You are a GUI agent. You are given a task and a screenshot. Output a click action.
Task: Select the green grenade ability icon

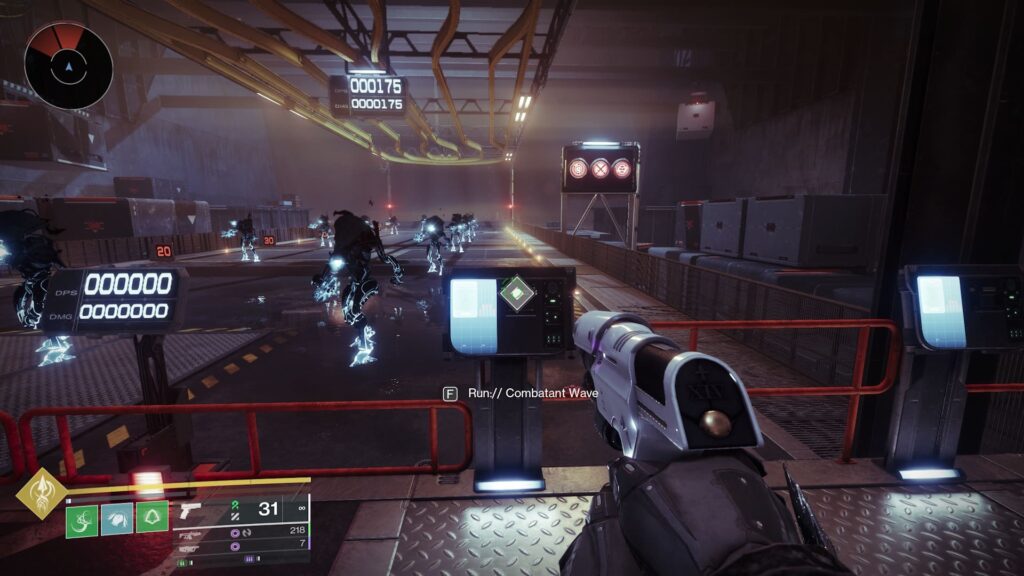(x=82, y=519)
